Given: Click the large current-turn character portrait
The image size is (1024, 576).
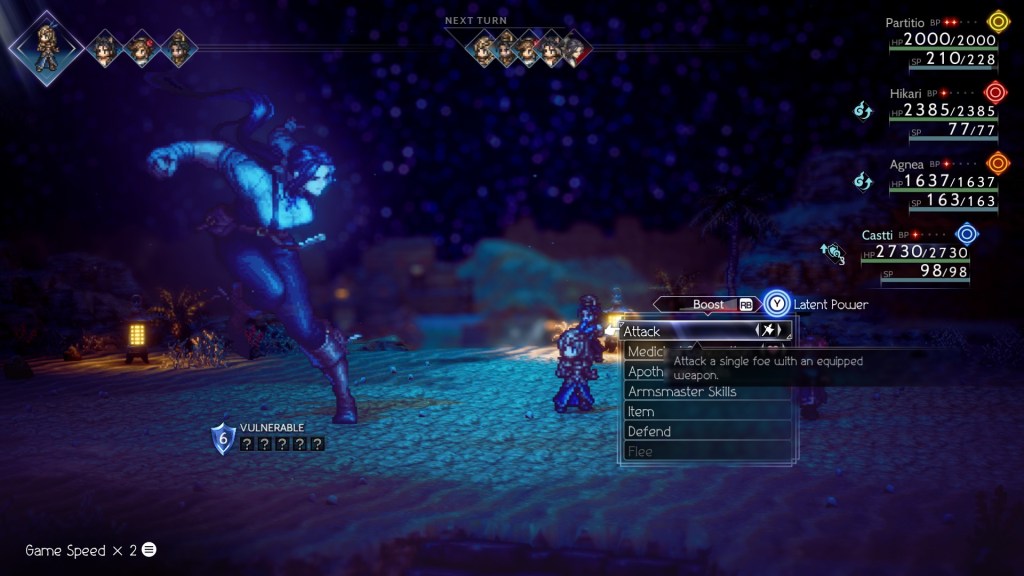Looking at the screenshot, I should coord(45,45).
